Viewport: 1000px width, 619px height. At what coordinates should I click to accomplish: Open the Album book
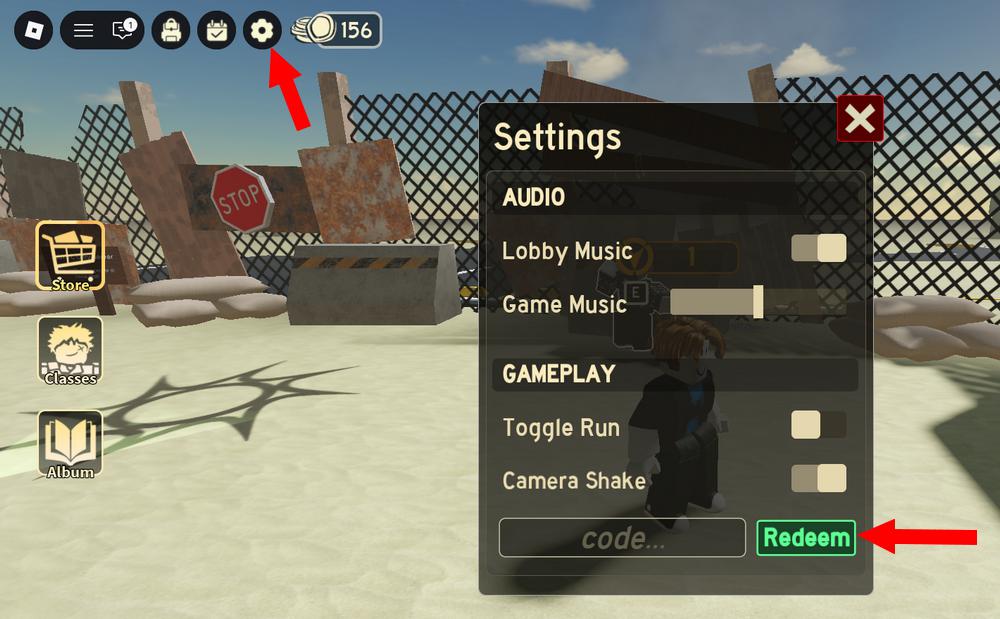[x=70, y=445]
